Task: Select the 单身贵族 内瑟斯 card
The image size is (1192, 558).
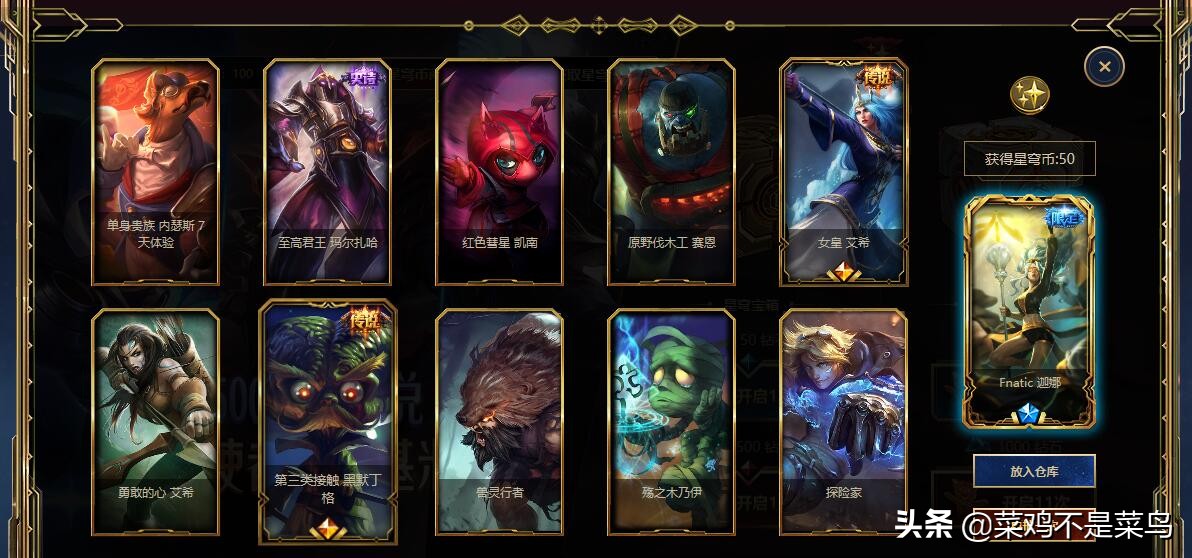Action: pos(155,171)
